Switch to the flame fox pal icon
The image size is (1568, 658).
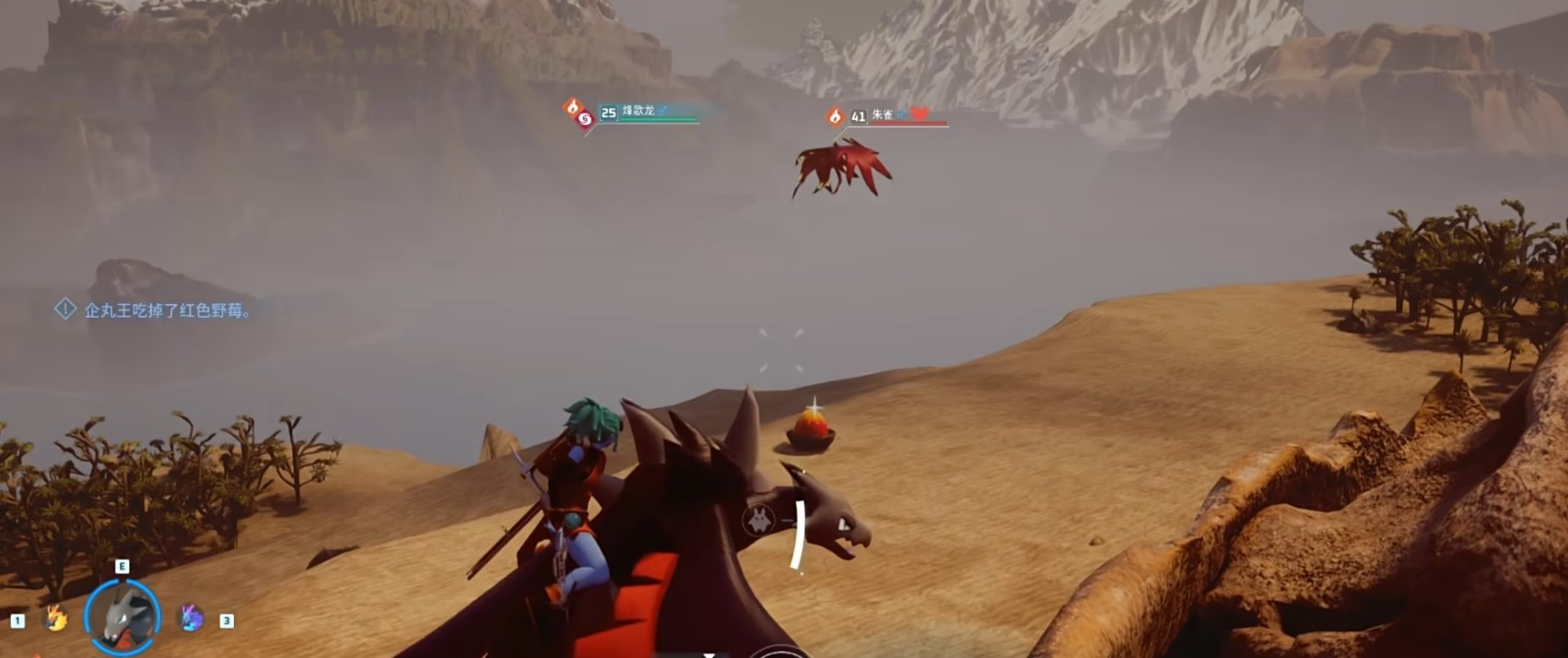pos(56,617)
